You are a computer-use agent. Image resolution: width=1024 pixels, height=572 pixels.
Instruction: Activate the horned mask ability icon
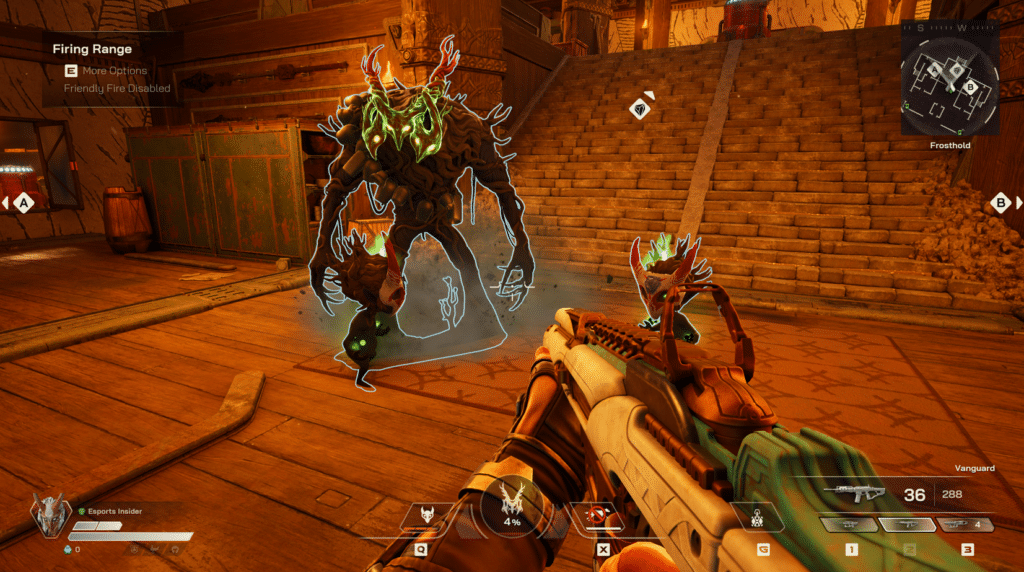[426, 516]
